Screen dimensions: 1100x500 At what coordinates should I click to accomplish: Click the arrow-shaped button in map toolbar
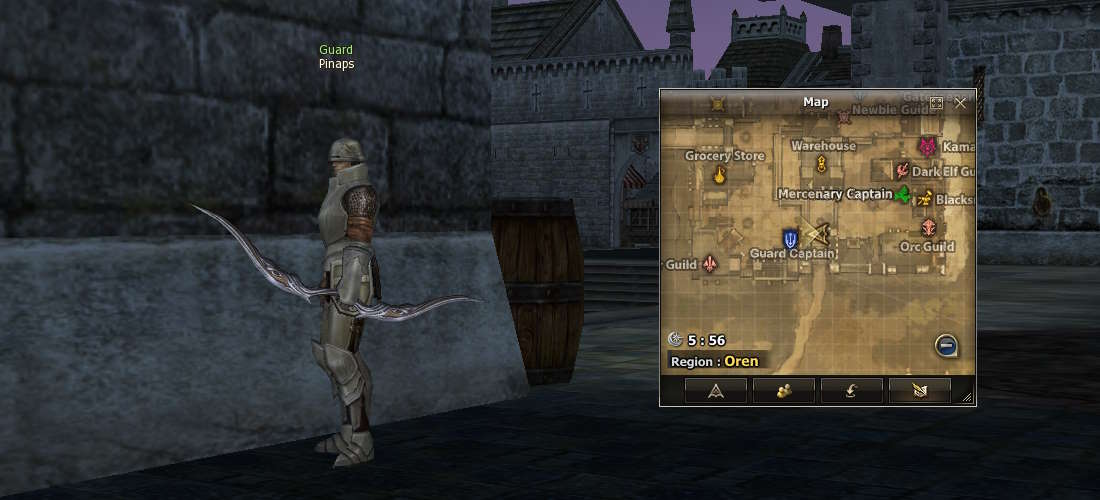pos(716,391)
